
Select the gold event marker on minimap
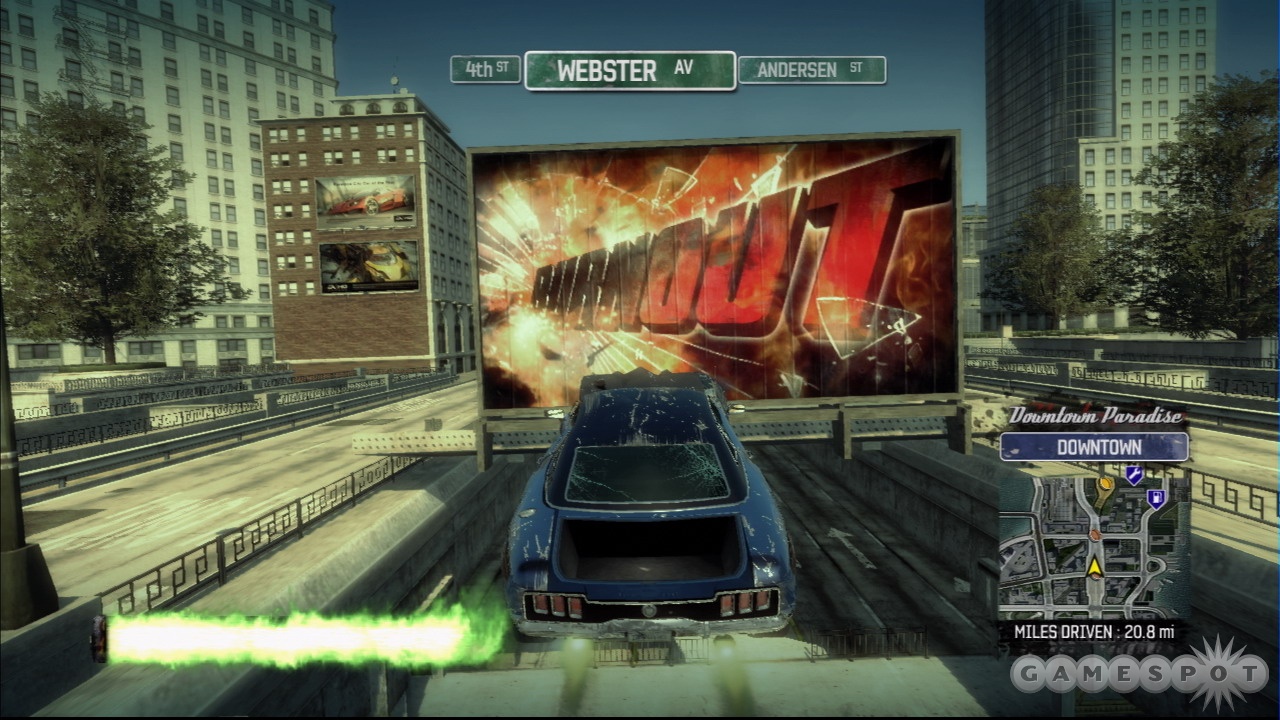click(1105, 486)
